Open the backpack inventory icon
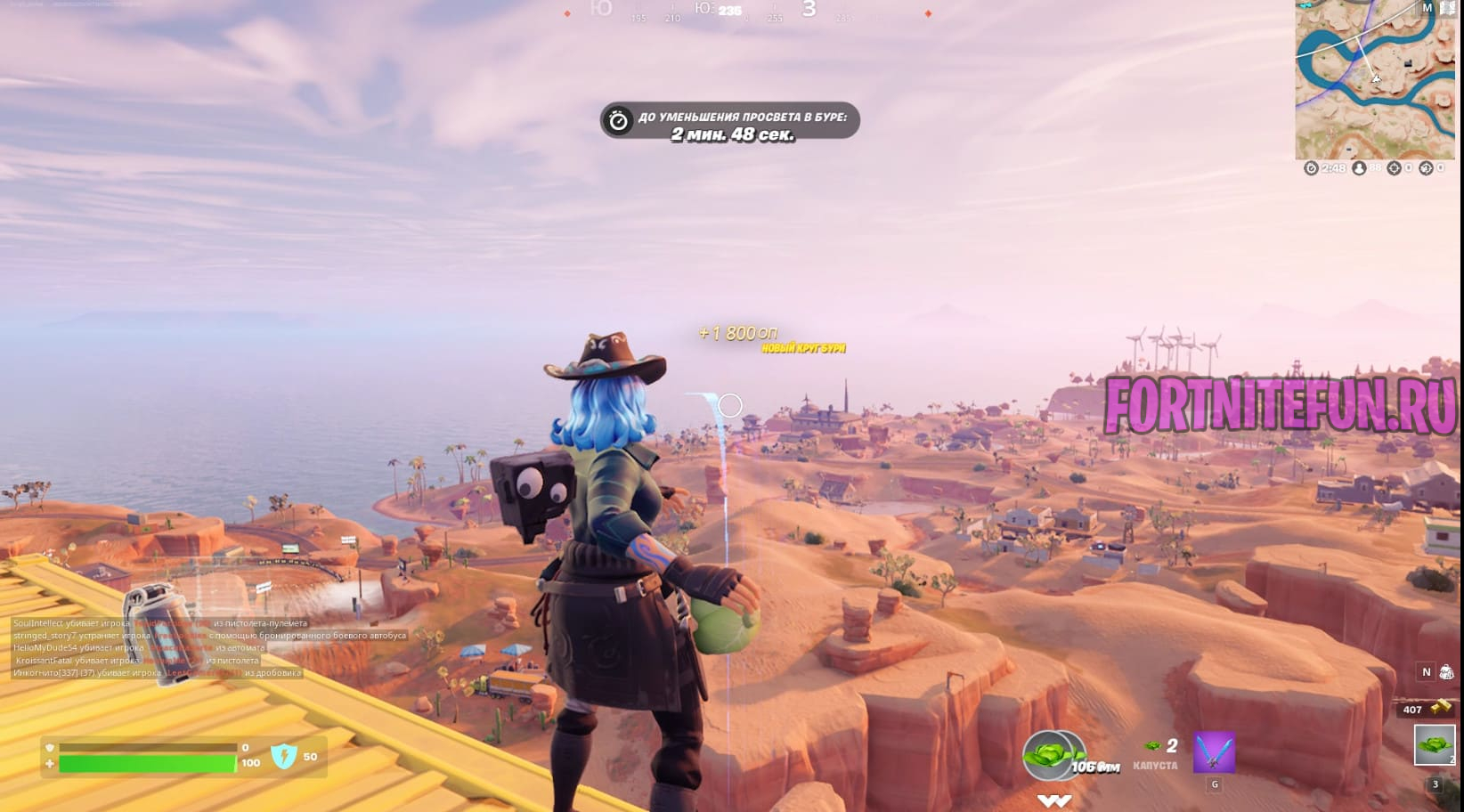 [x=1446, y=672]
